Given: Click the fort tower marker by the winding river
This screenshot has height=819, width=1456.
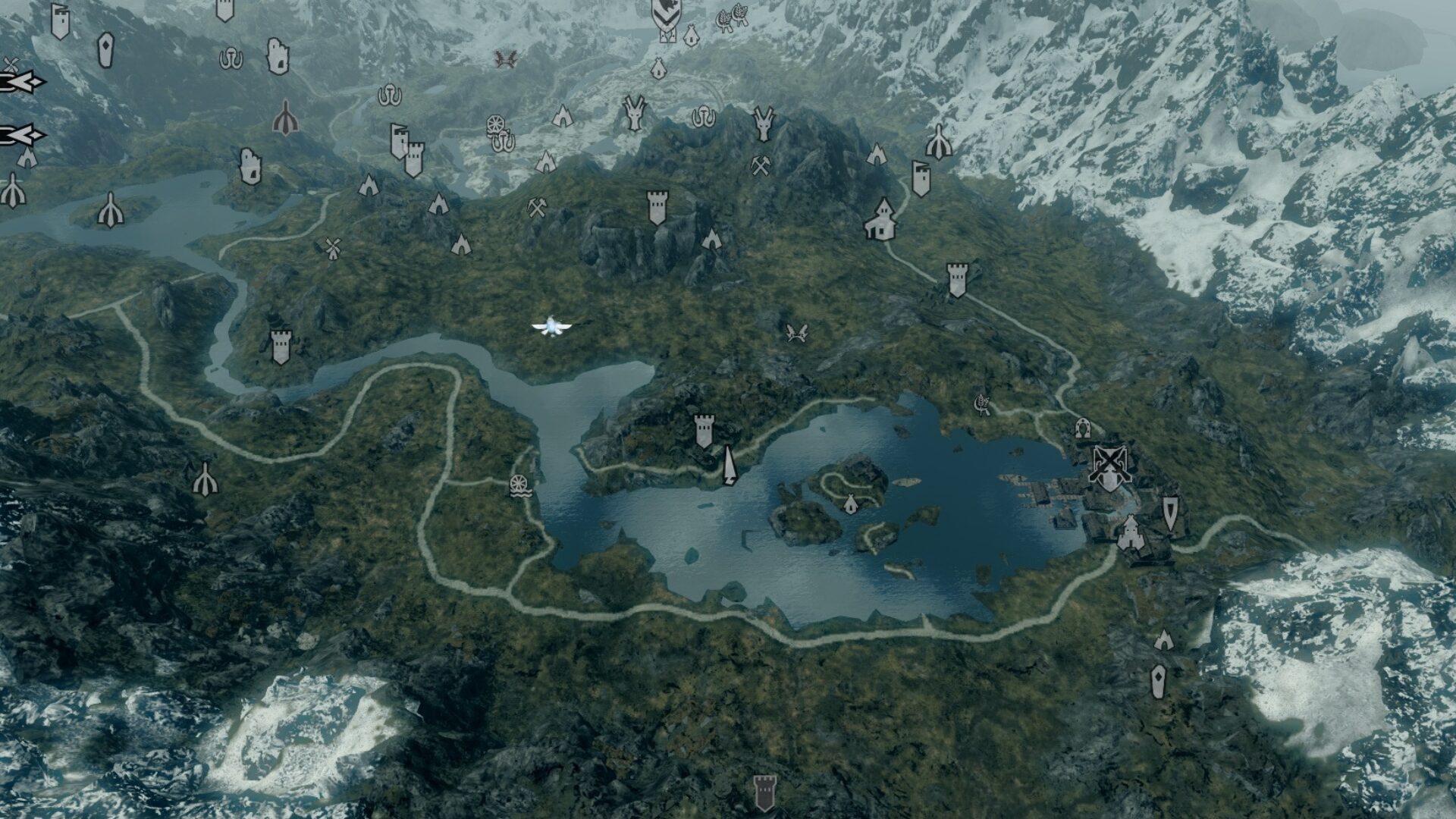Looking at the screenshot, I should pyautogui.click(x=281, y=347).
